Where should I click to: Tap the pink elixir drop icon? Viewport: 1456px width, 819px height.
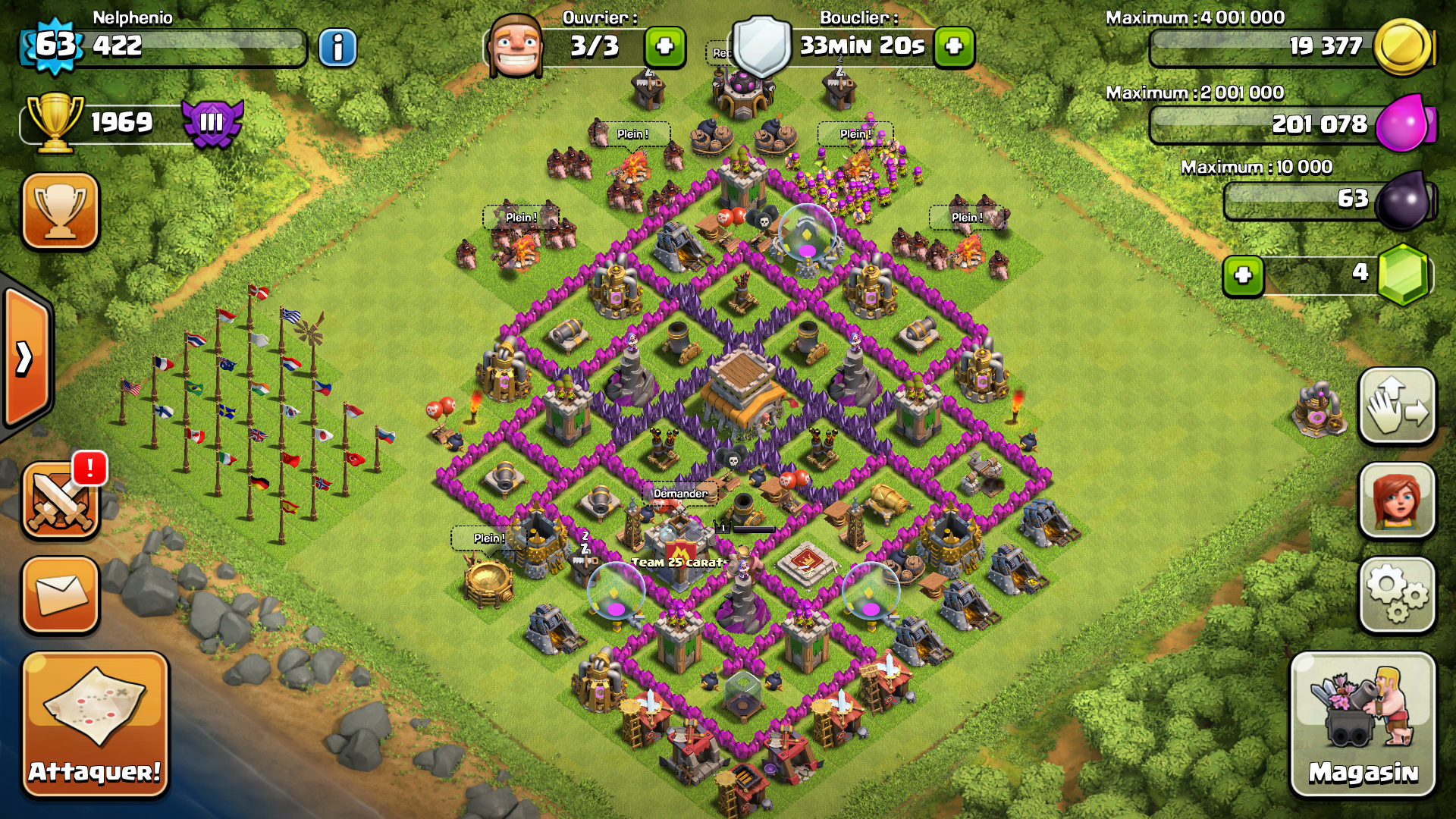point(1403,124)
